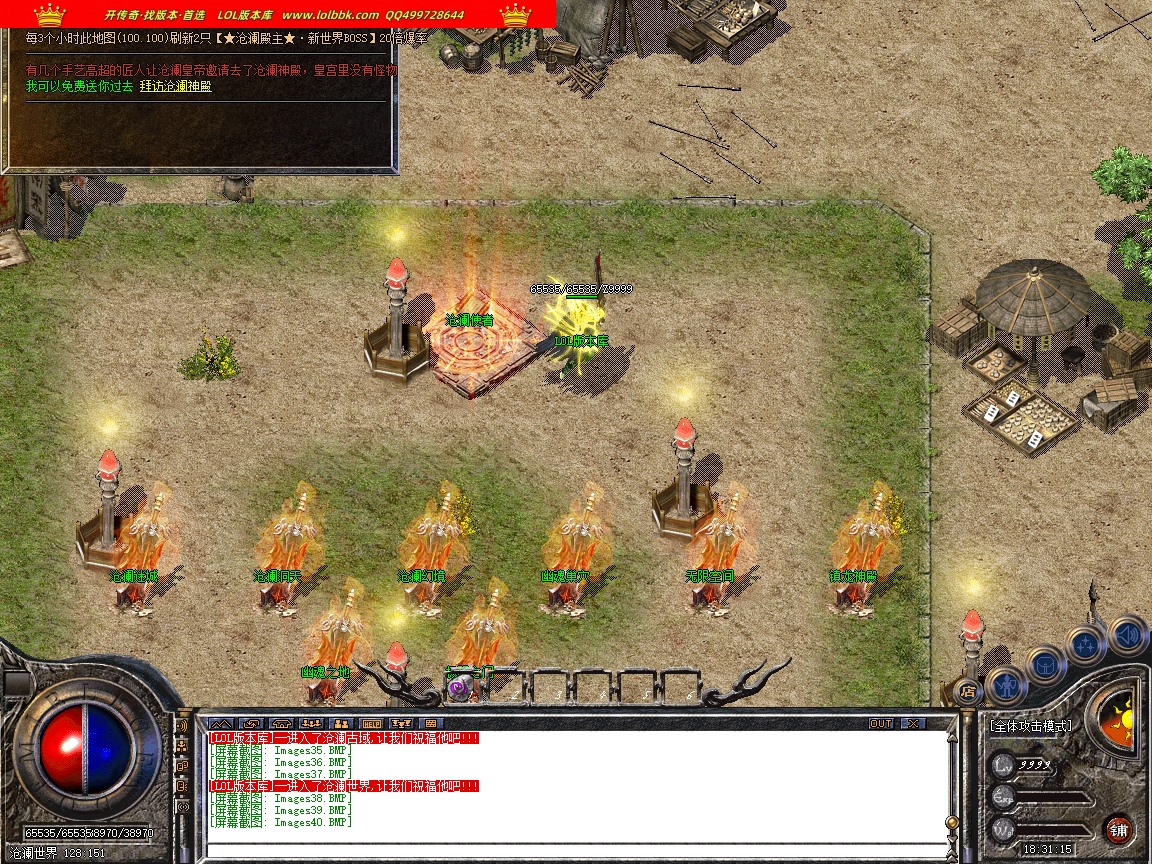Open the 店 shop button
The image size is (1152, 864).
pyautogui.click(x=967, y=690)
